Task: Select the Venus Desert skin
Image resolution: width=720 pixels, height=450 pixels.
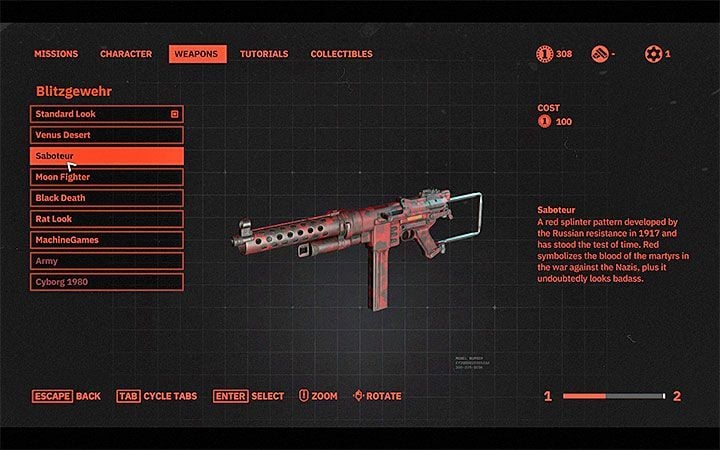Action: [x=106, y=135]
